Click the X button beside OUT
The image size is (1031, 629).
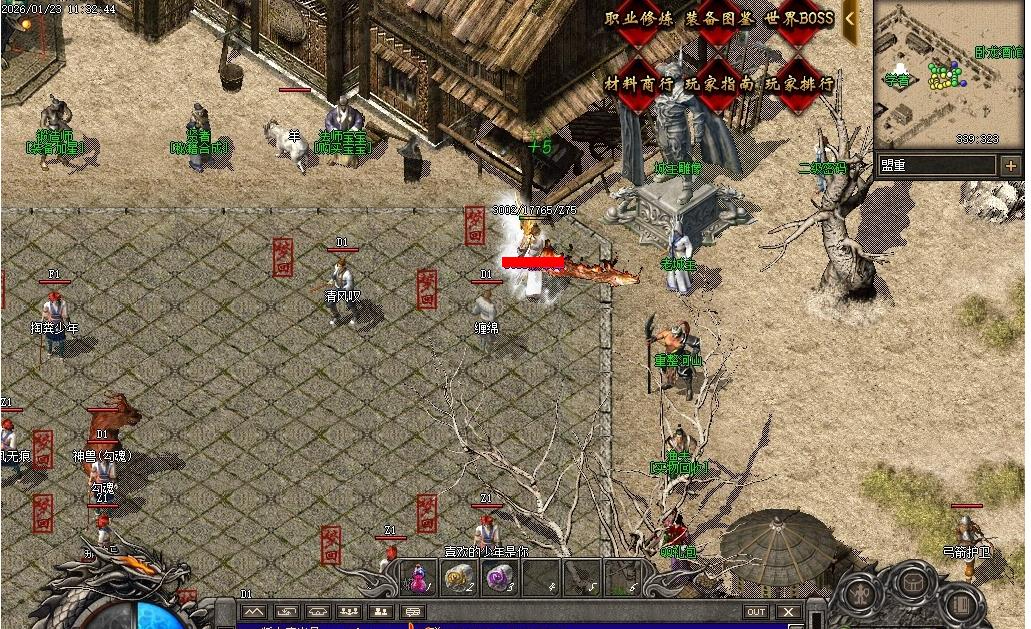[789, 612]
